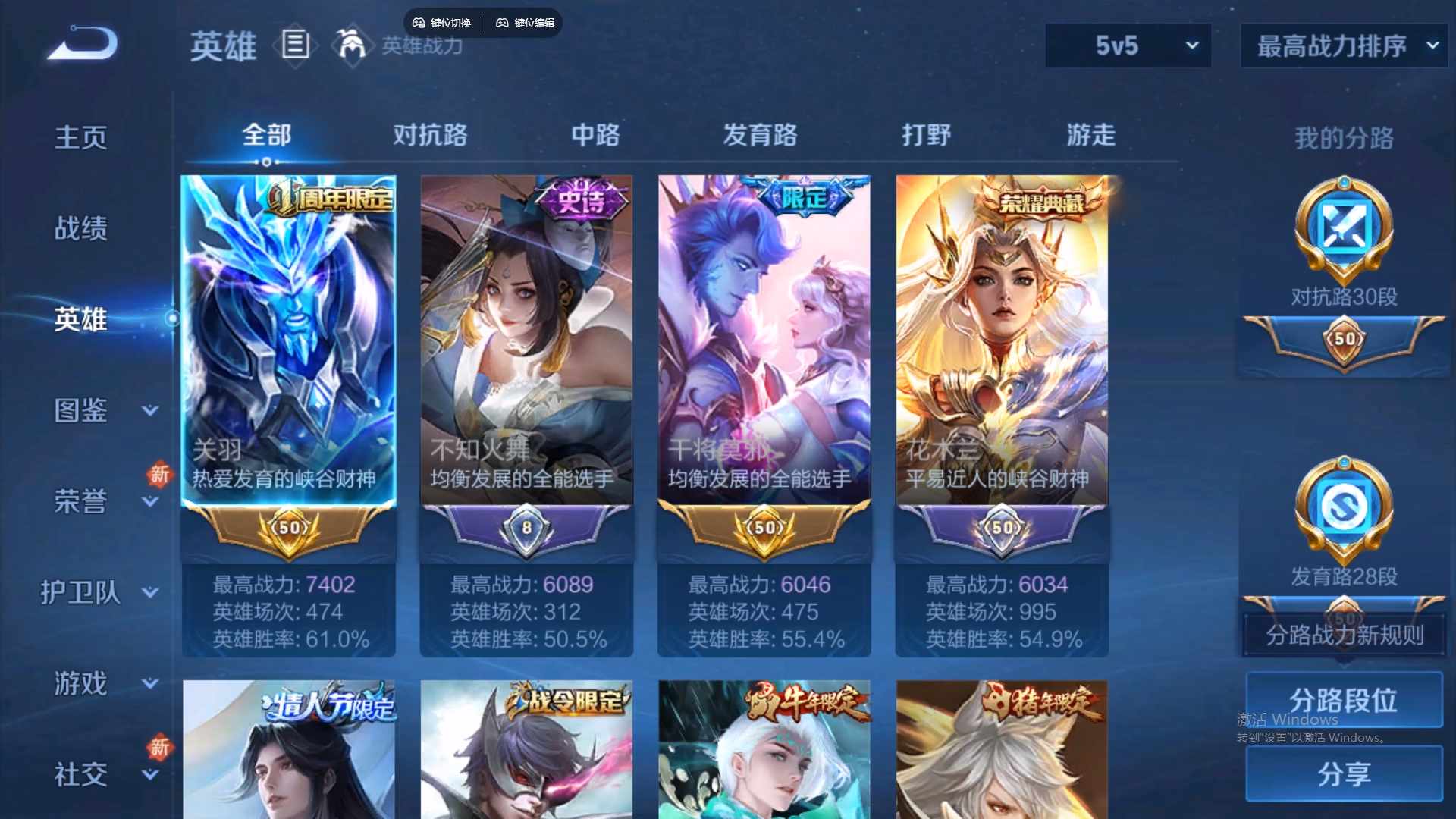1456x819 pixels.
Task: Open the 5v5 mode dropdown
Action: click(x=1128, y=45)
